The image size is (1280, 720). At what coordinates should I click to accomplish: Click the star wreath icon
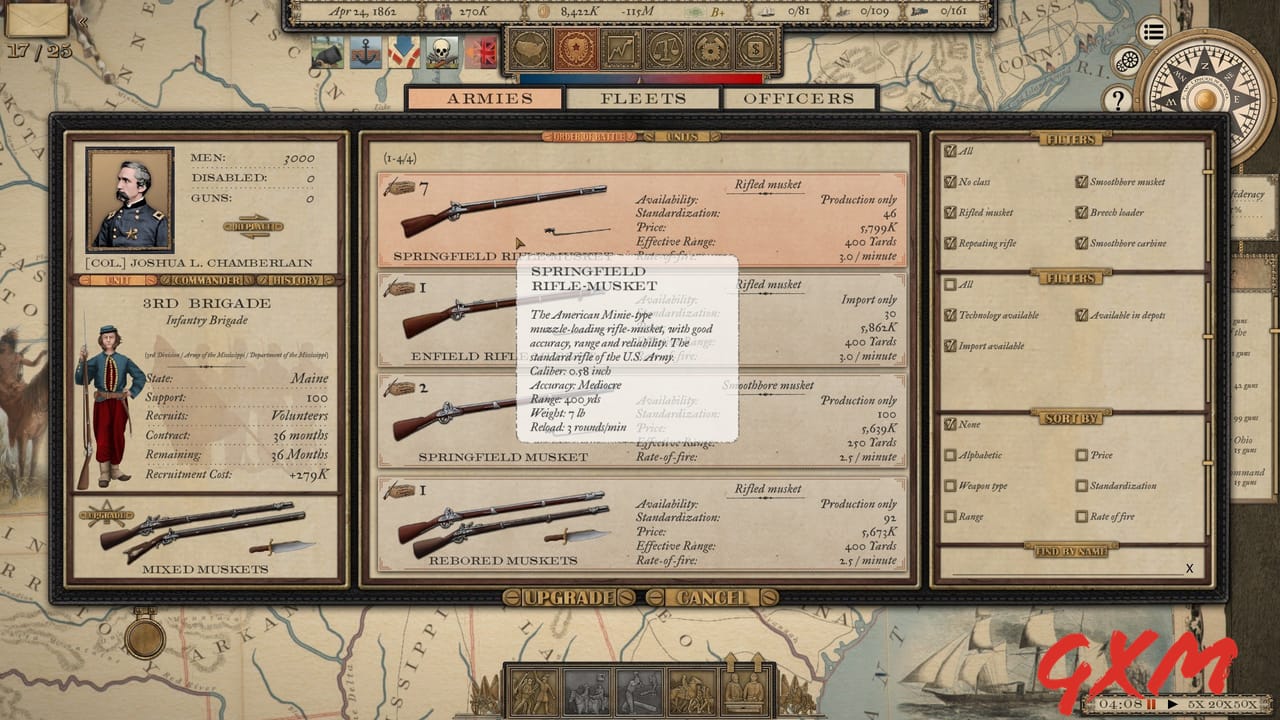(575, 47)
